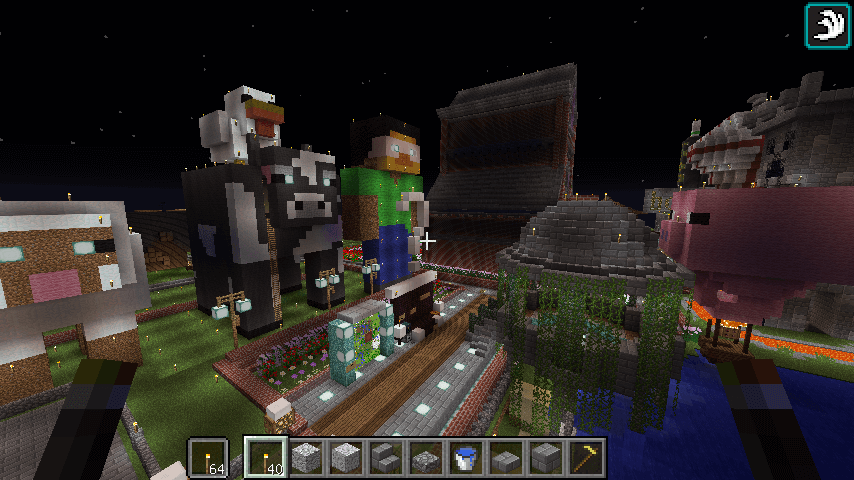
Task: Equip the golden pickaxe from the hotbar
Action: tap(585, 457)
